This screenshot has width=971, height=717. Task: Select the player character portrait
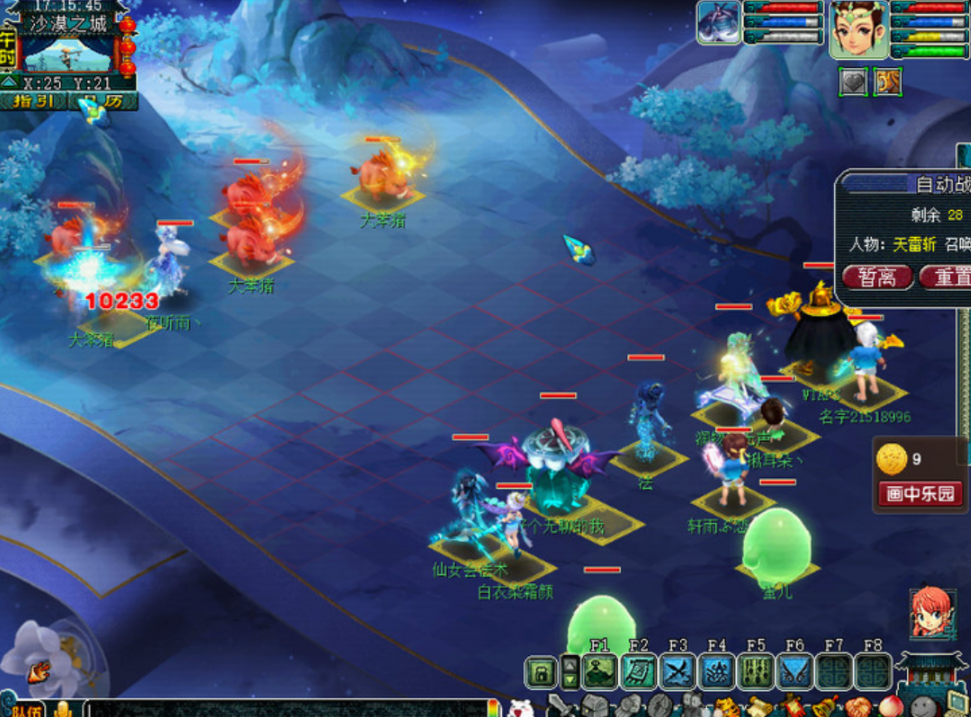pyautogui.click(x=858, y=27)
